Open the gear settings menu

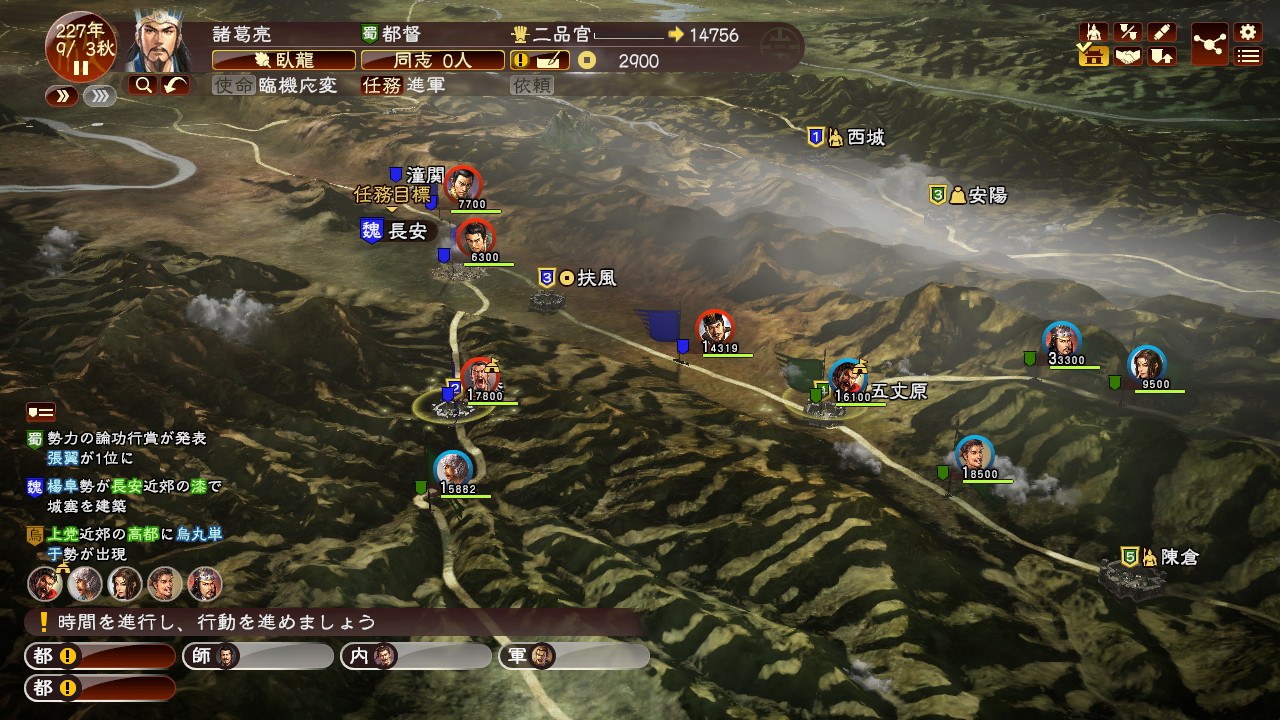[1247, 32]
